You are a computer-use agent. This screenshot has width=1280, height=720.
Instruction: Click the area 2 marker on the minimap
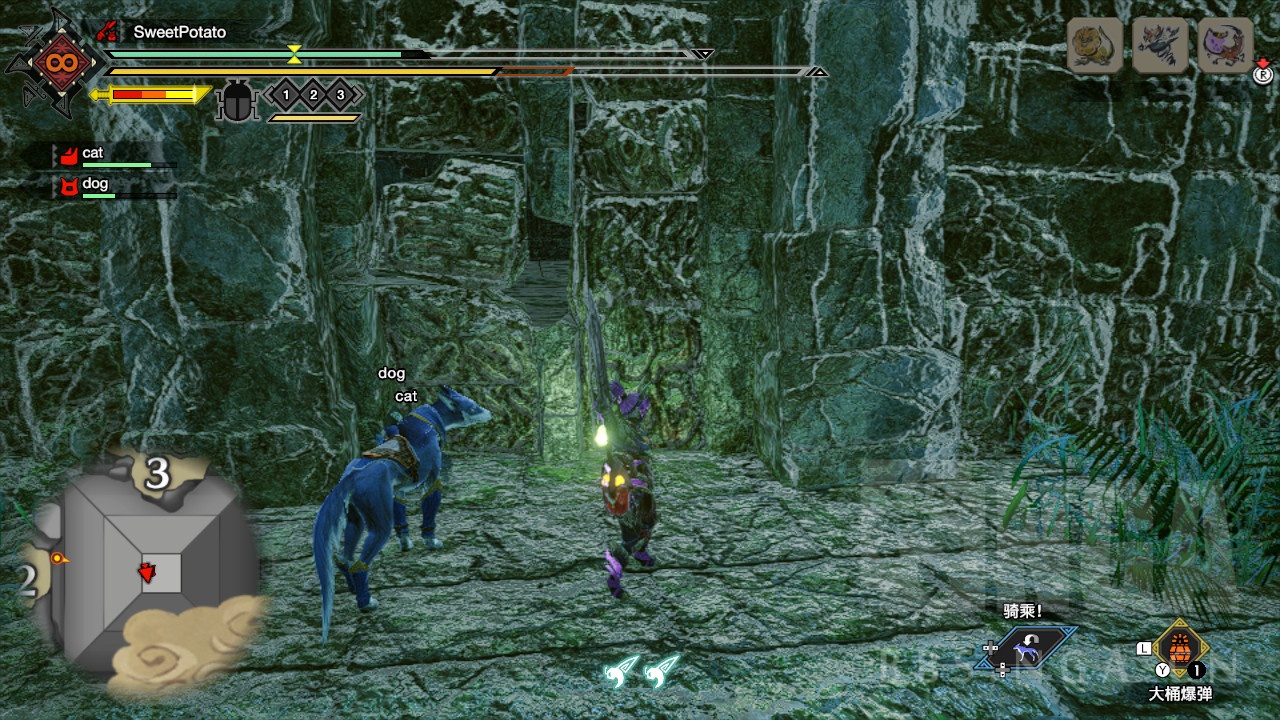point(27,580)
